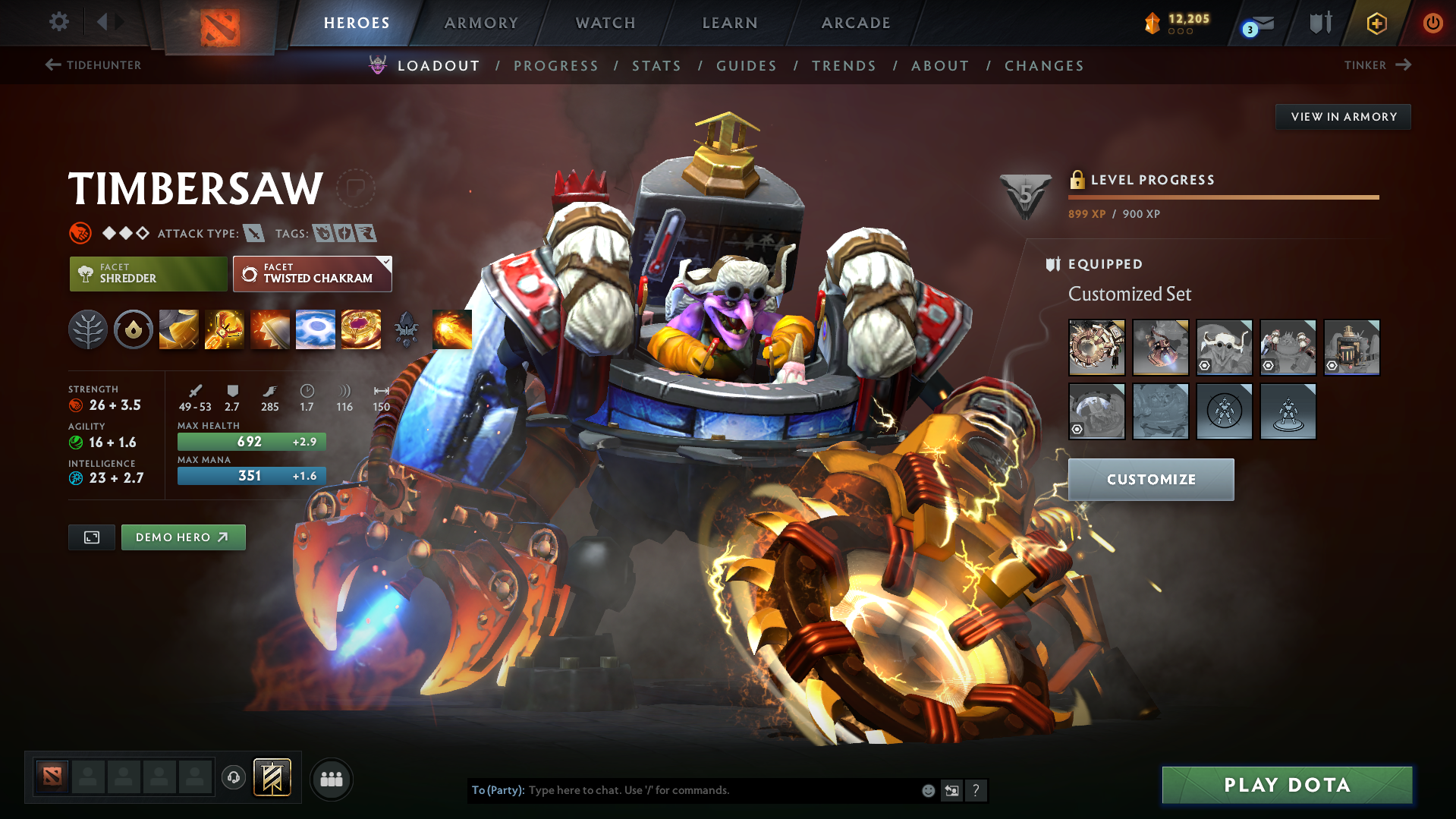Click the Play Dota button
Screen dimensions: 1456x819
(x=1287, y=785)
